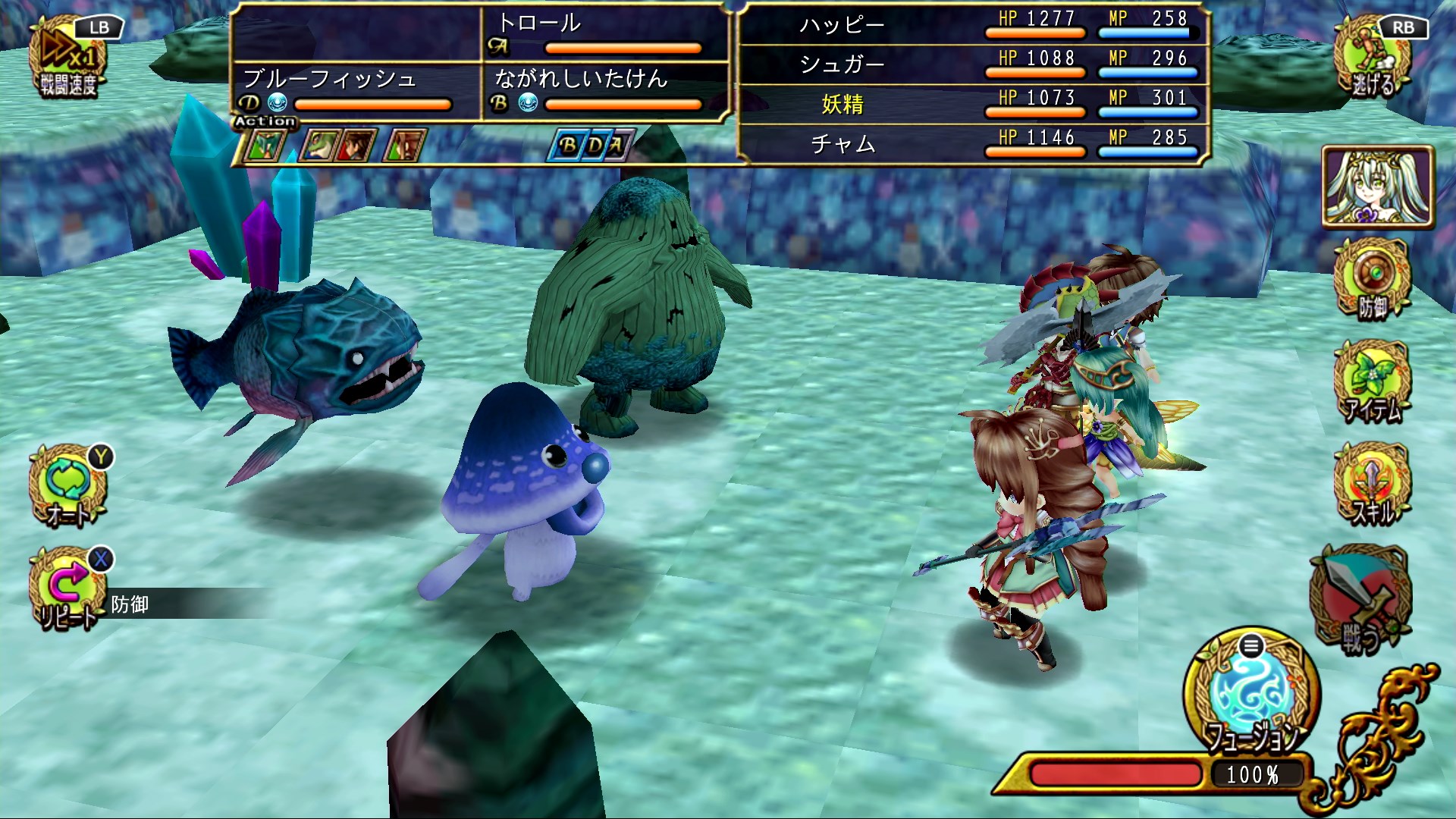Screen dimensions: 1456x819
Task: Select party member シュガー row
Action: tap(971, 64)
